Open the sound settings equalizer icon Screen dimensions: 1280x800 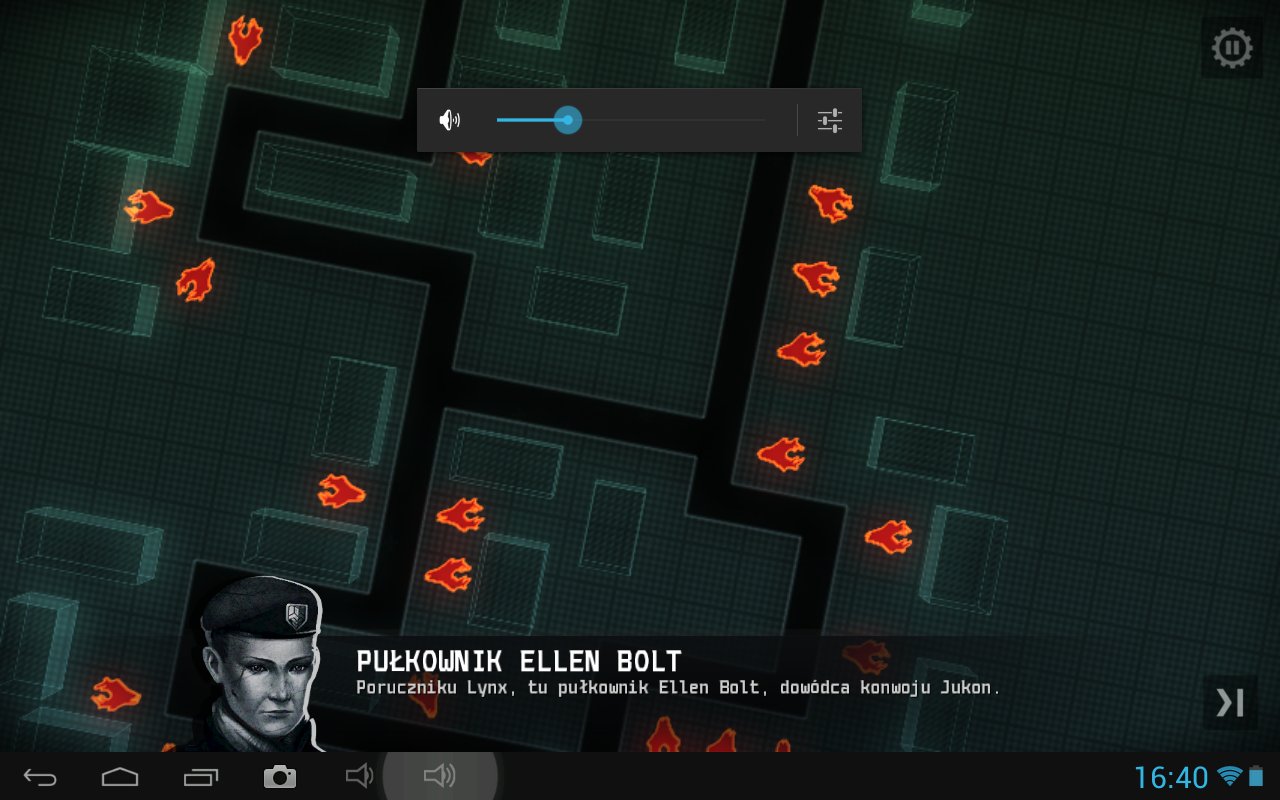830,121
